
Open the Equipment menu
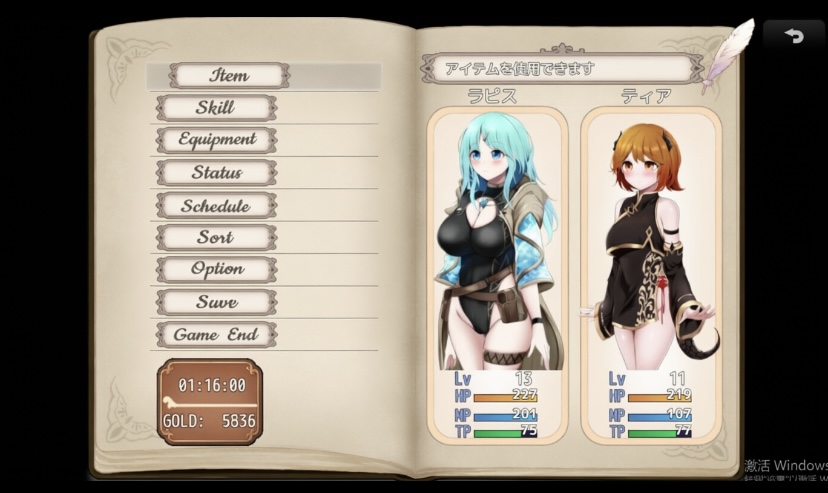pos(216,140)
